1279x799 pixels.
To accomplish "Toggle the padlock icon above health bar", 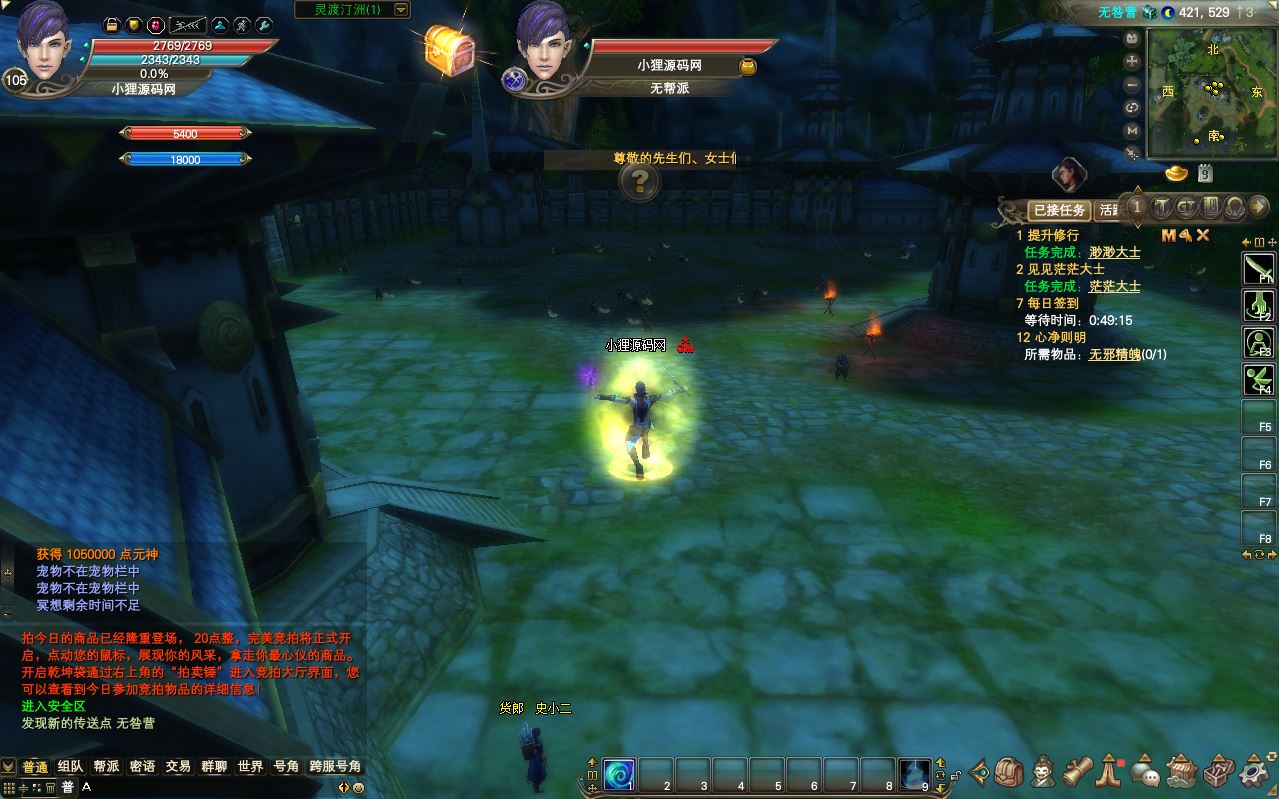I will tap(112, 24).
